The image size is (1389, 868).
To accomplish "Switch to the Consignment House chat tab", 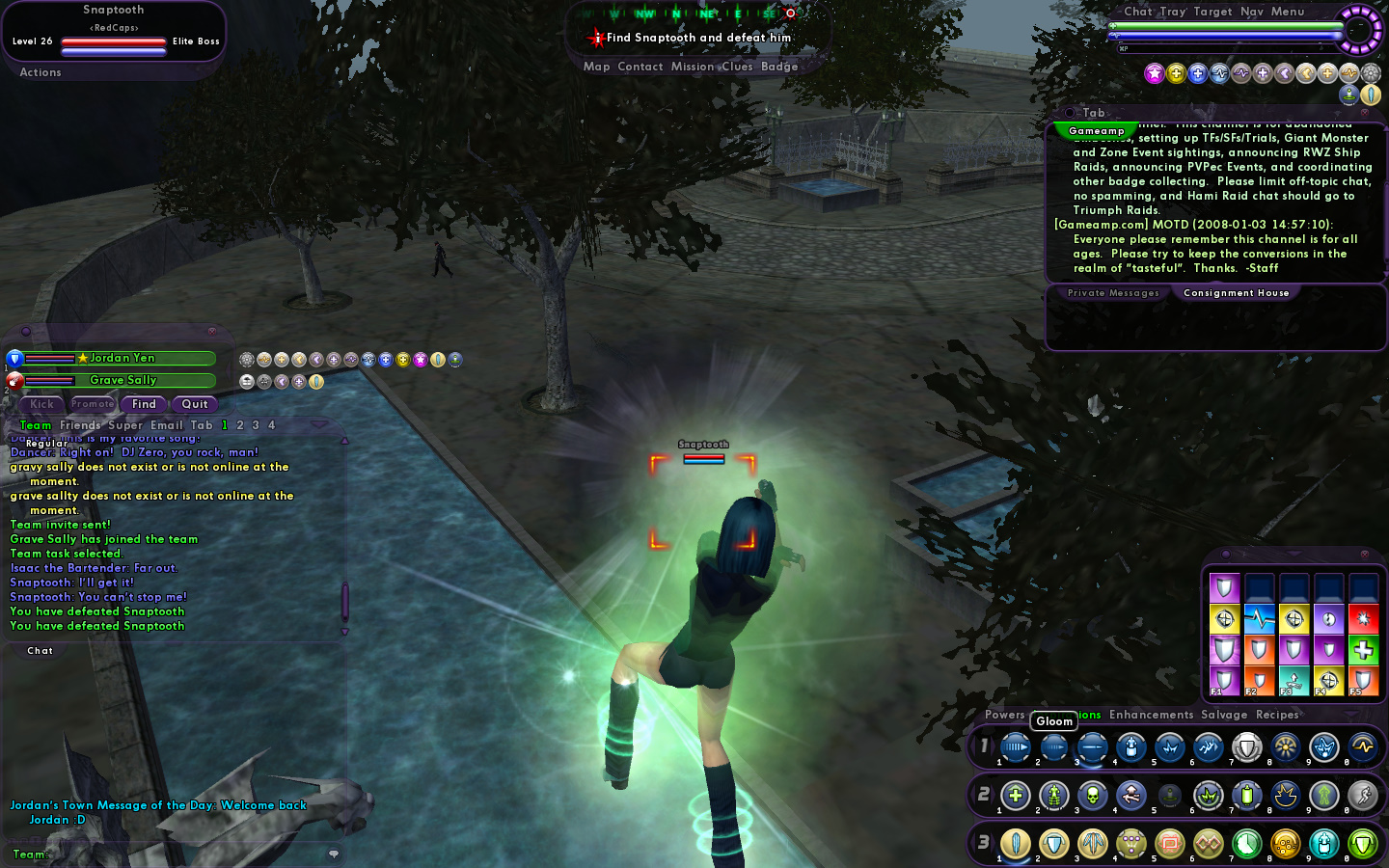I will [x=1236, y=293].
